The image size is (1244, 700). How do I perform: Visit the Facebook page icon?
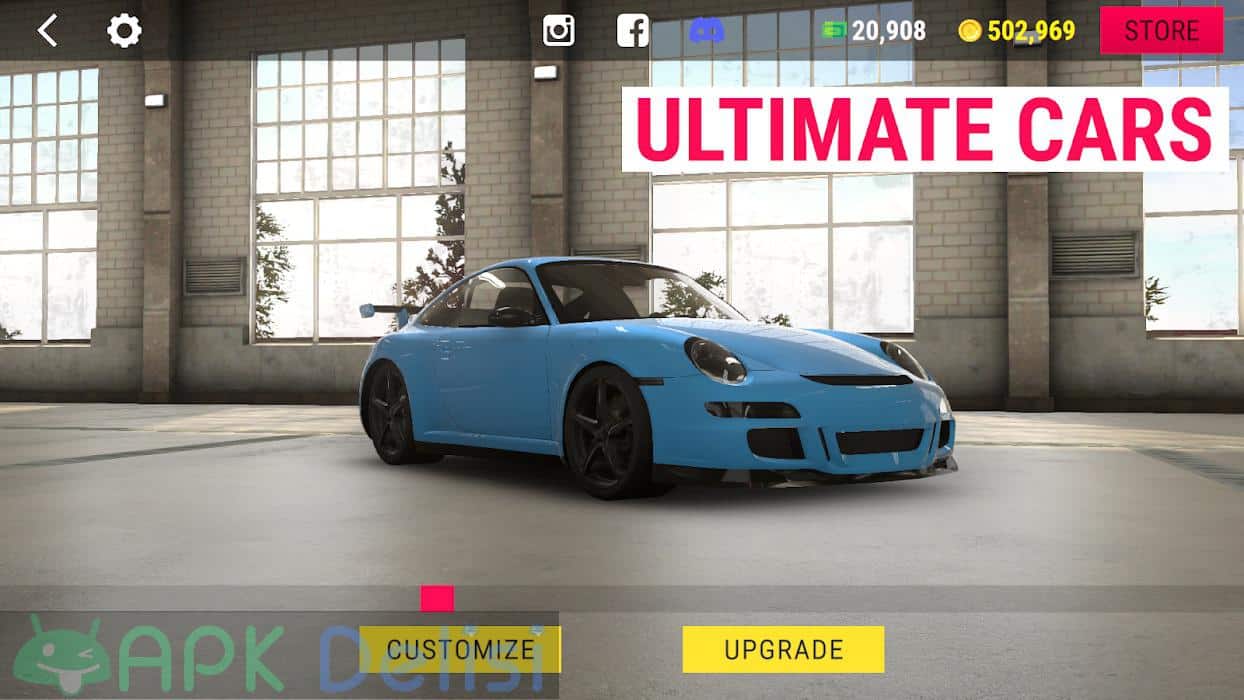633,31
